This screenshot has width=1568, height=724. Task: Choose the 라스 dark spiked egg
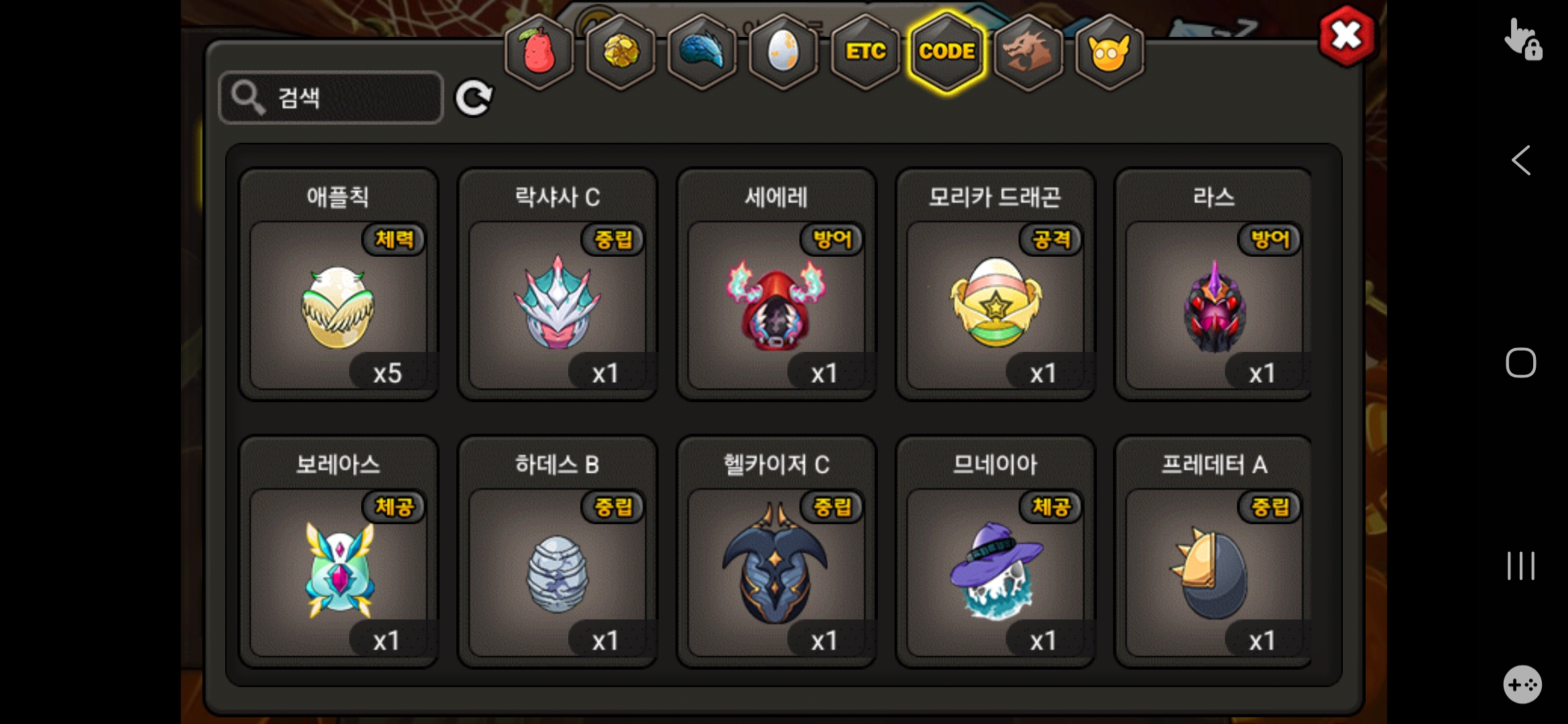point(1214,305)
